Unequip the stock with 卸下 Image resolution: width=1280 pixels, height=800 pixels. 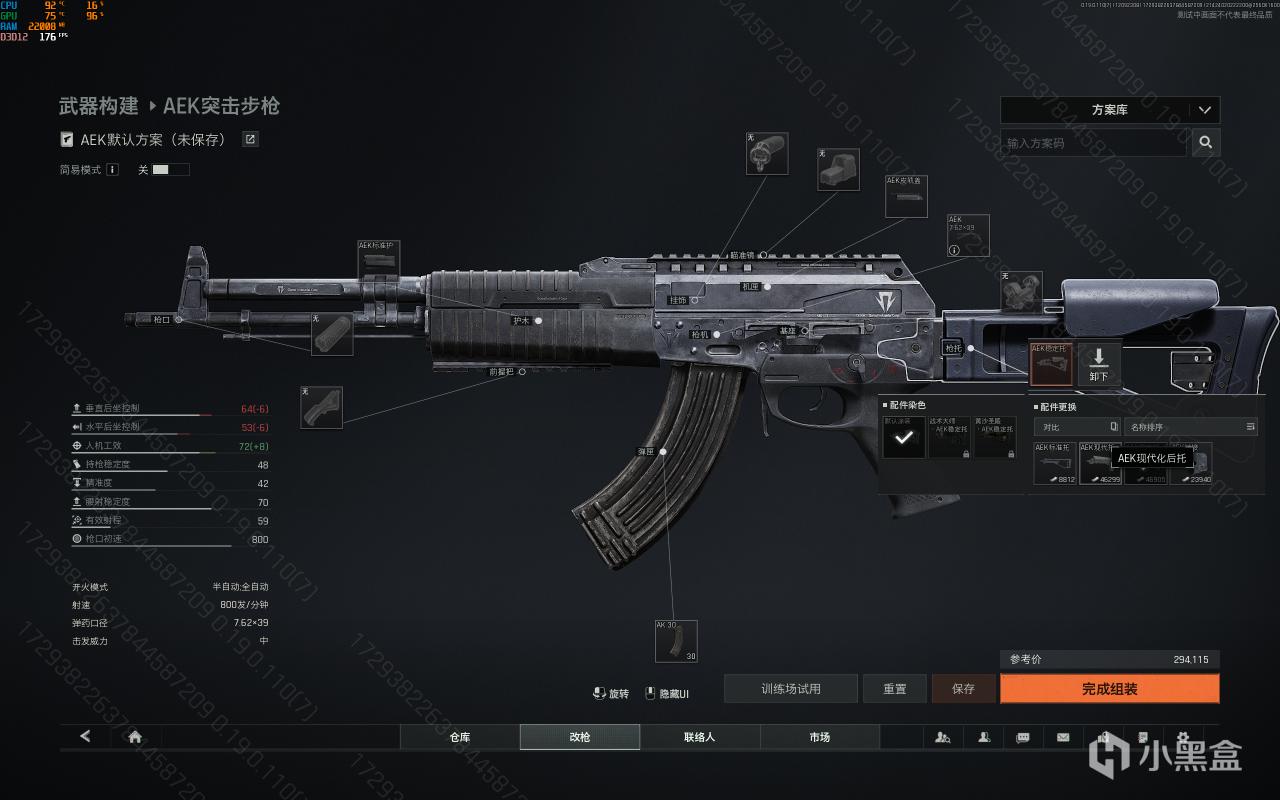pyautogui.click(x=1098, y=363)
